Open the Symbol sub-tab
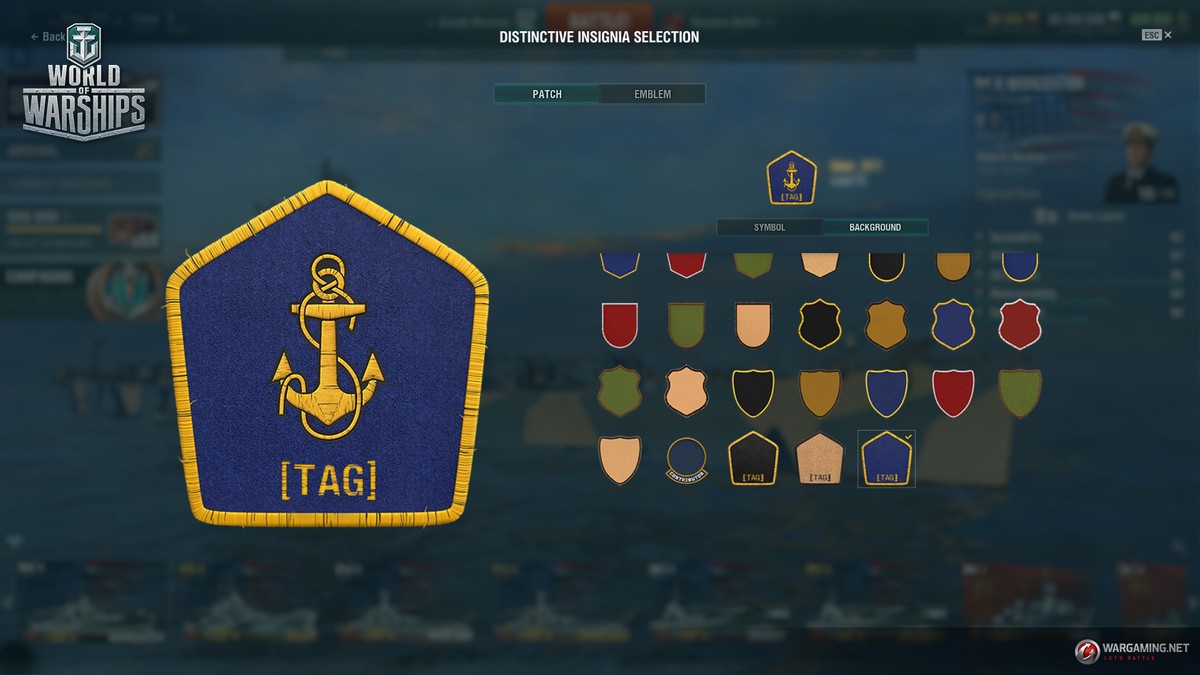This screenshot has width=1200, height=675. [x=769, y=228]
